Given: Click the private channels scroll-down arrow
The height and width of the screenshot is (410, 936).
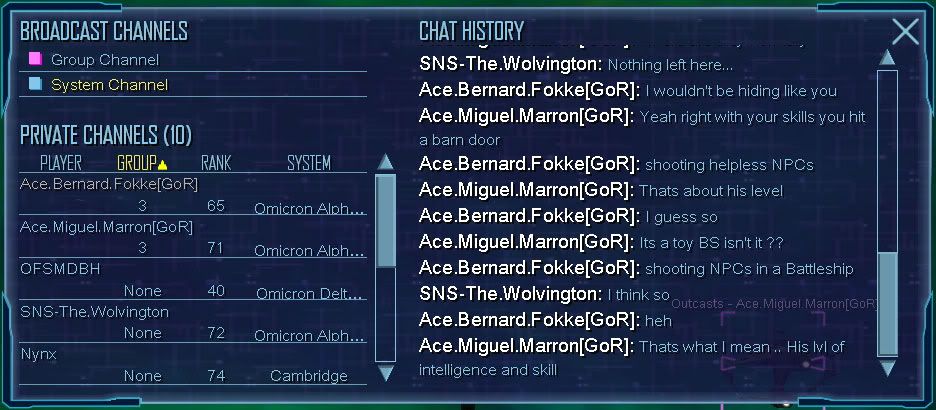Looking at the screenshot, I should [x=385, y=373].
